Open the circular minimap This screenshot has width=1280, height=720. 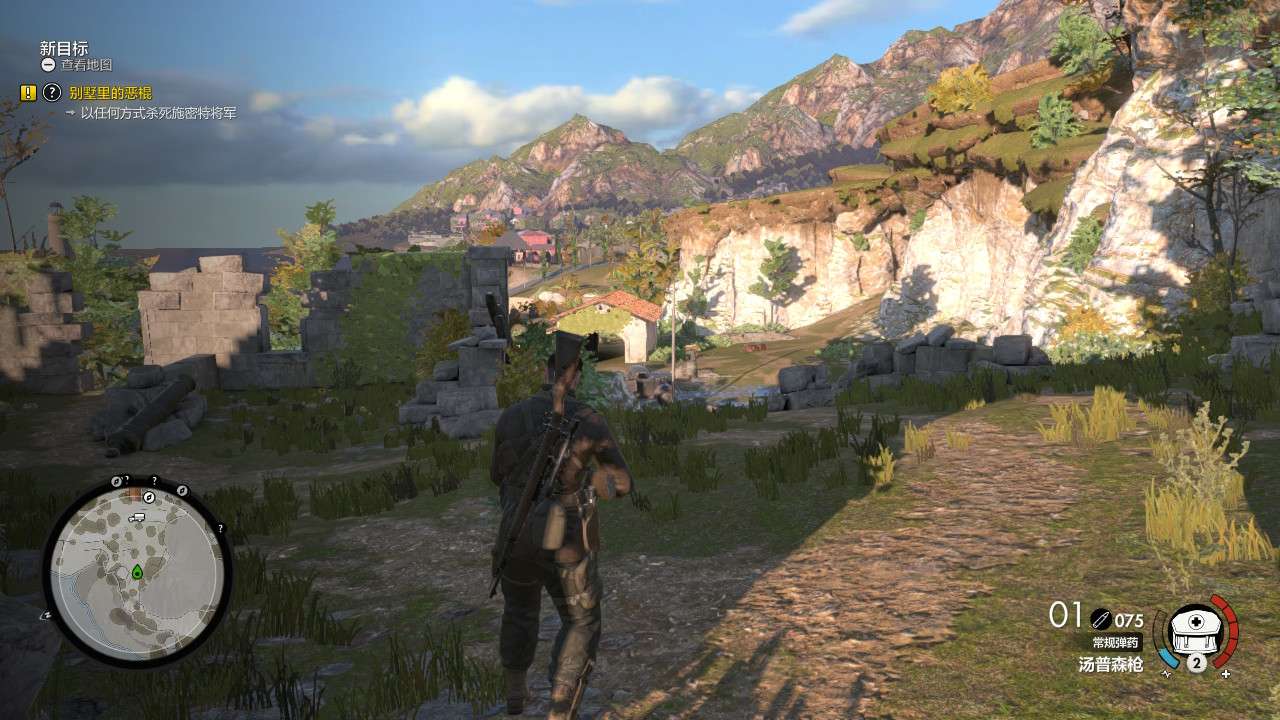pyautogui.click(x=137, y=571)
